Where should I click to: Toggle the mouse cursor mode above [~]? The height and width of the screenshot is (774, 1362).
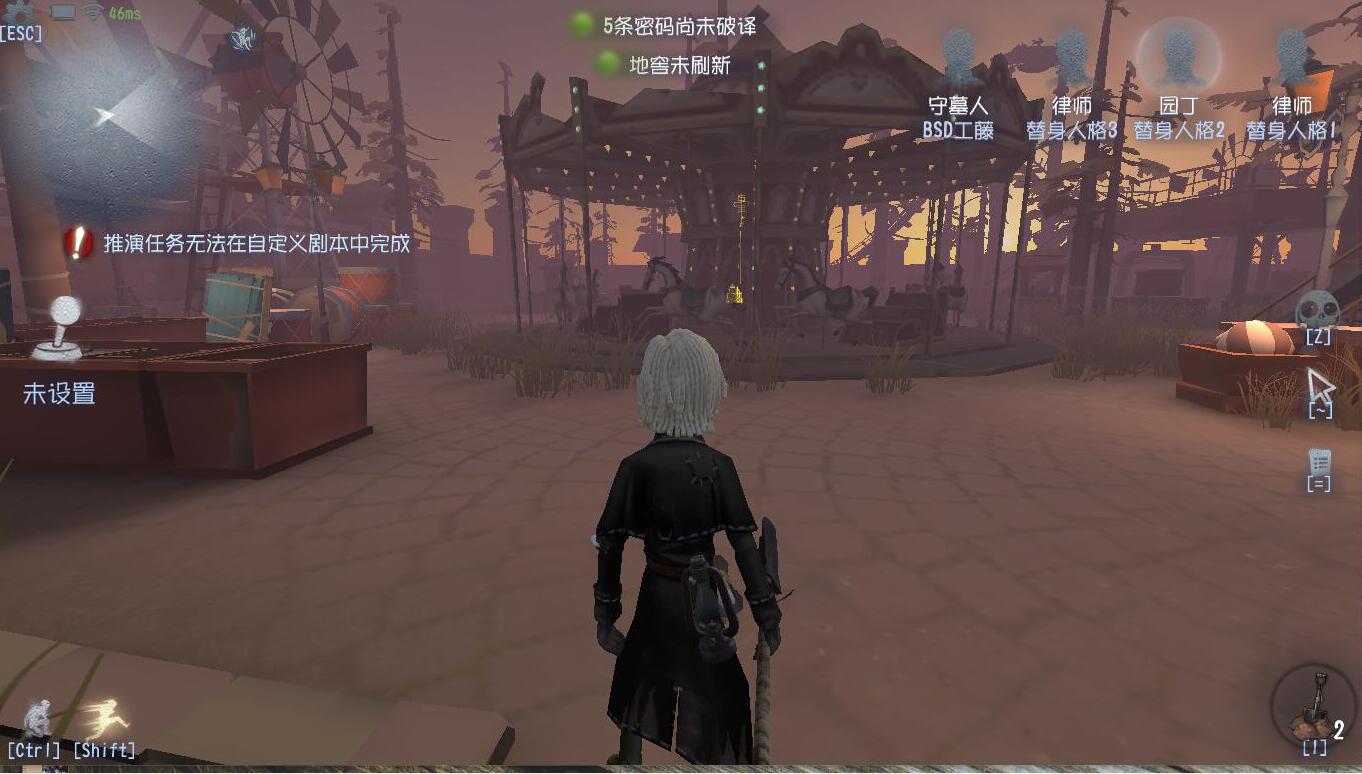[x=1318, y=382]
